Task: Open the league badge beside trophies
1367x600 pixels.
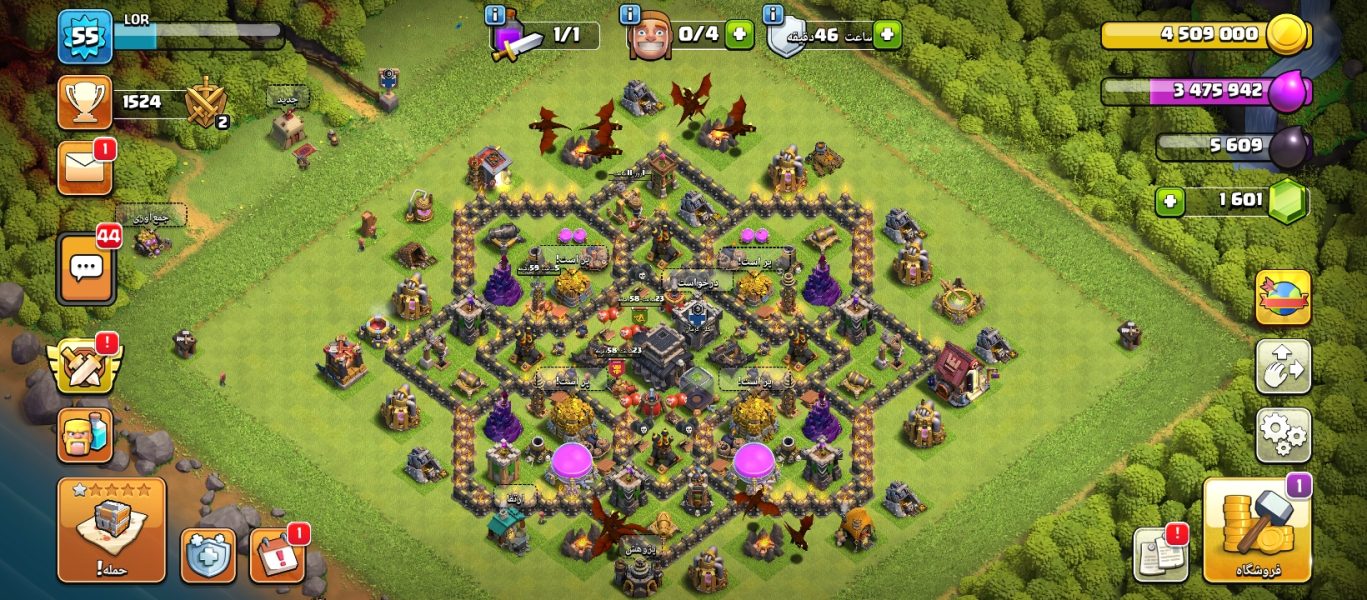Action: (206, 102)
